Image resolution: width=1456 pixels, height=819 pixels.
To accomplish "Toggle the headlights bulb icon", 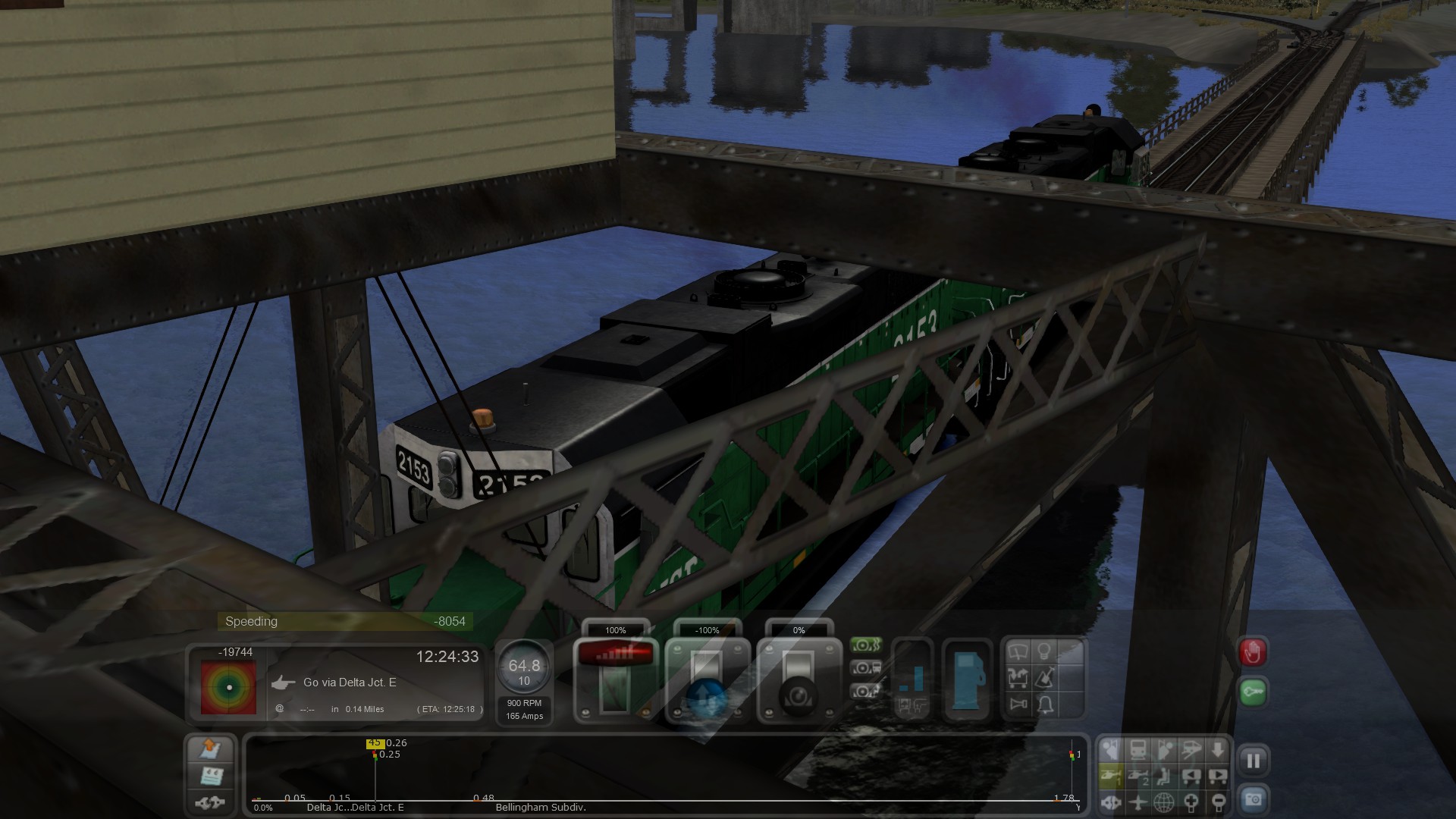I will [x=1044, y=651].
